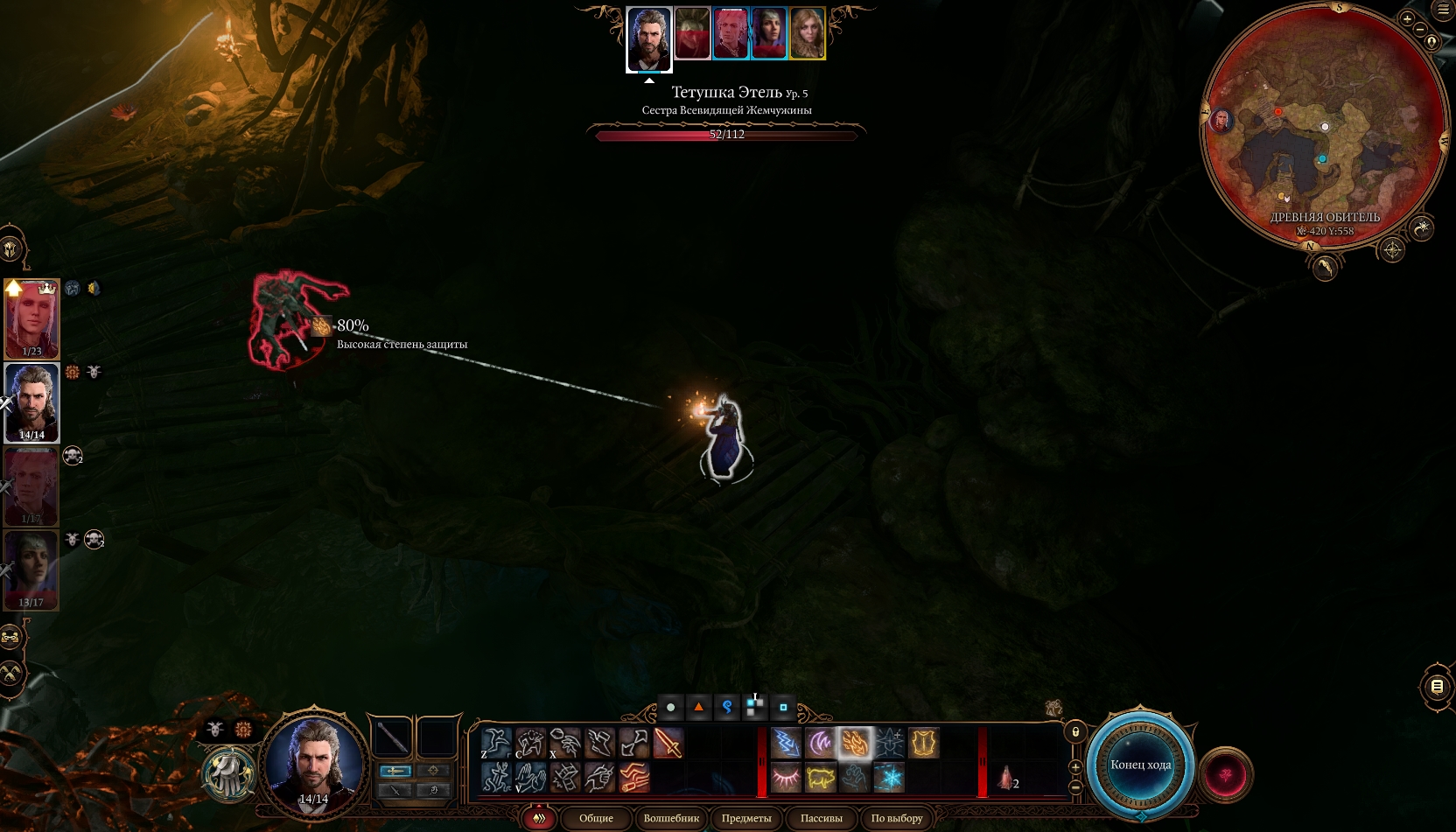Toggle the hotbar lock icon

[1075, 731]
